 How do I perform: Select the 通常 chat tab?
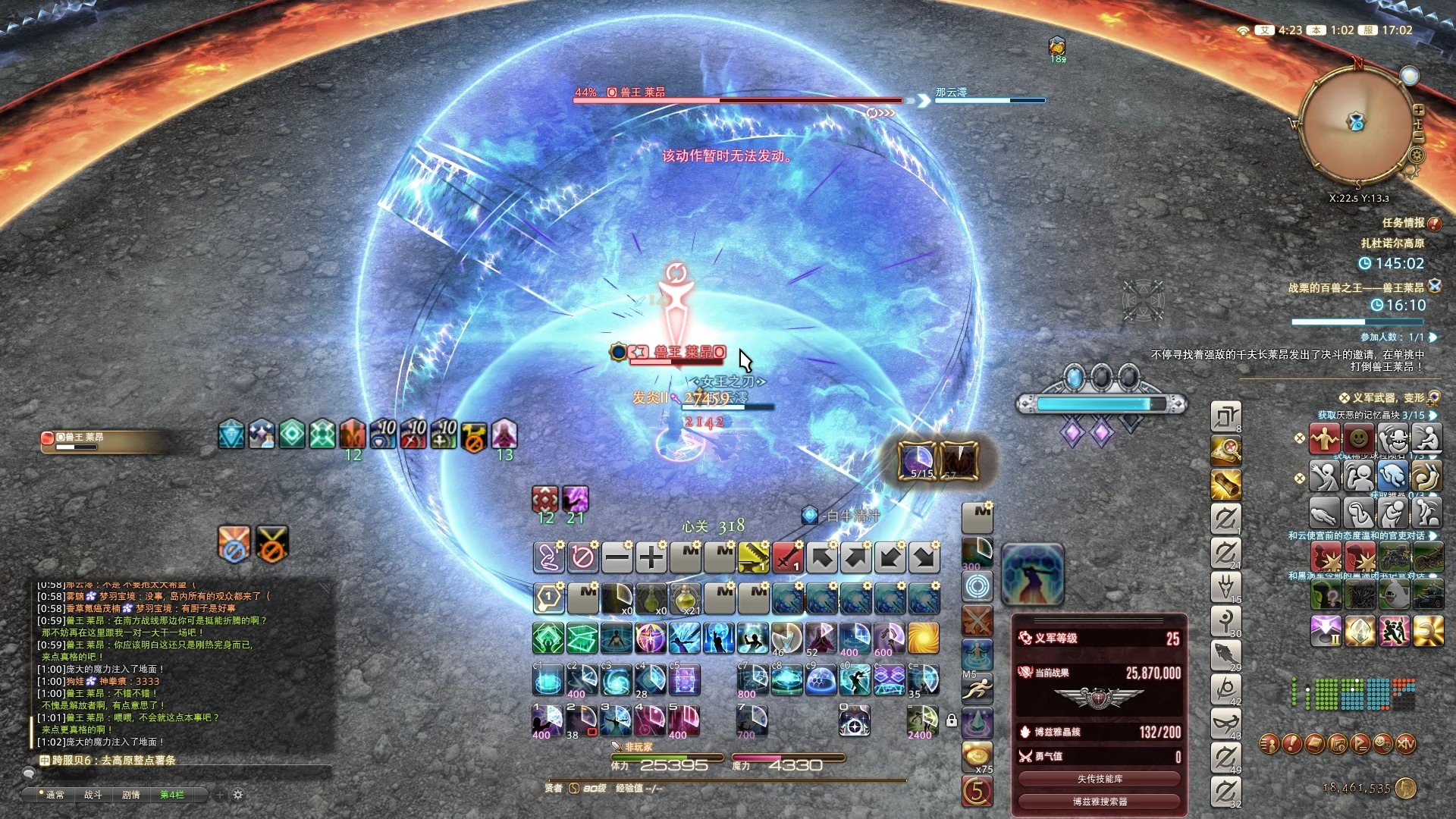[x=55, y=795]
